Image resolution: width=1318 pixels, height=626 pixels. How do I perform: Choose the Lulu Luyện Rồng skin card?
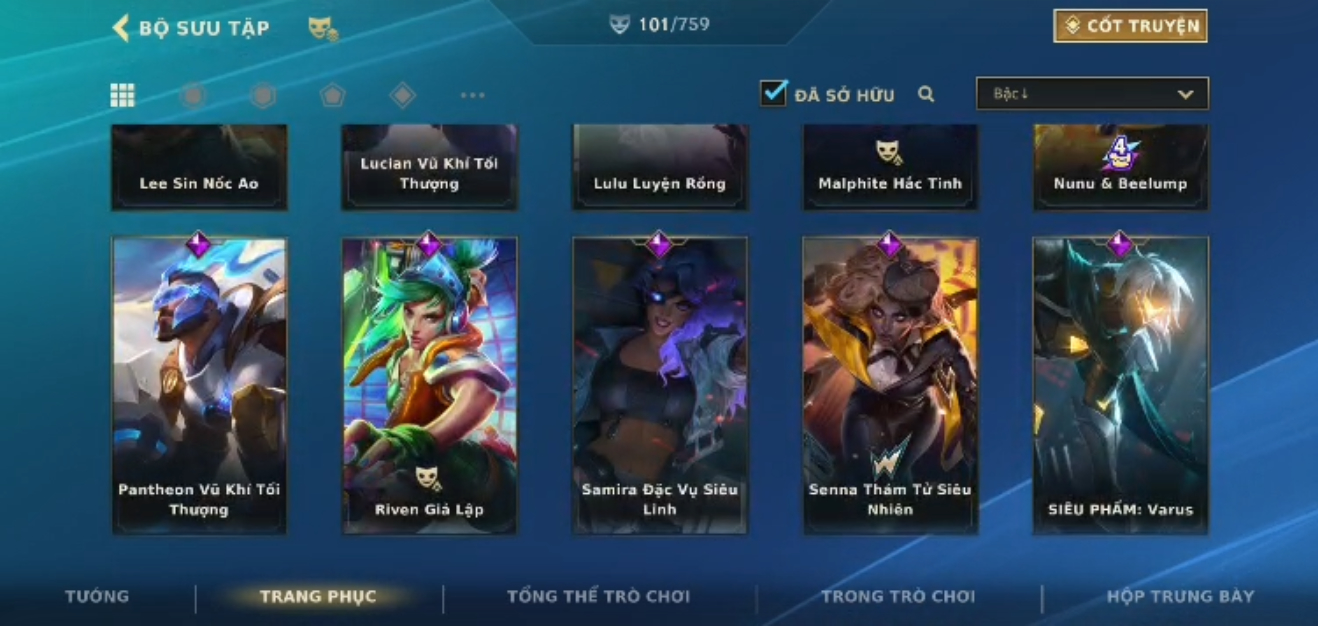[x=659, y=168]
